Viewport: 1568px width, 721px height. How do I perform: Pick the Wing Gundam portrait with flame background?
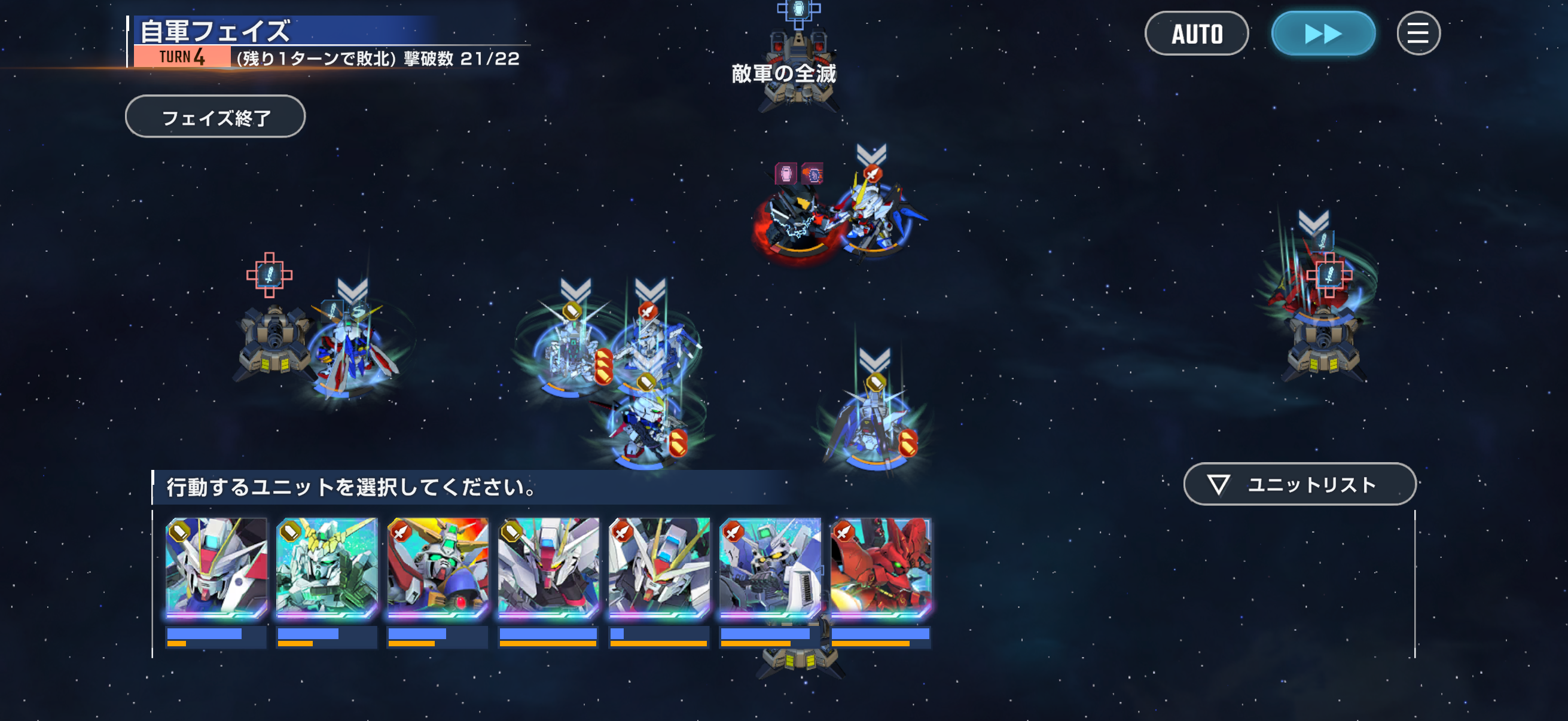(x=438, y=567)
